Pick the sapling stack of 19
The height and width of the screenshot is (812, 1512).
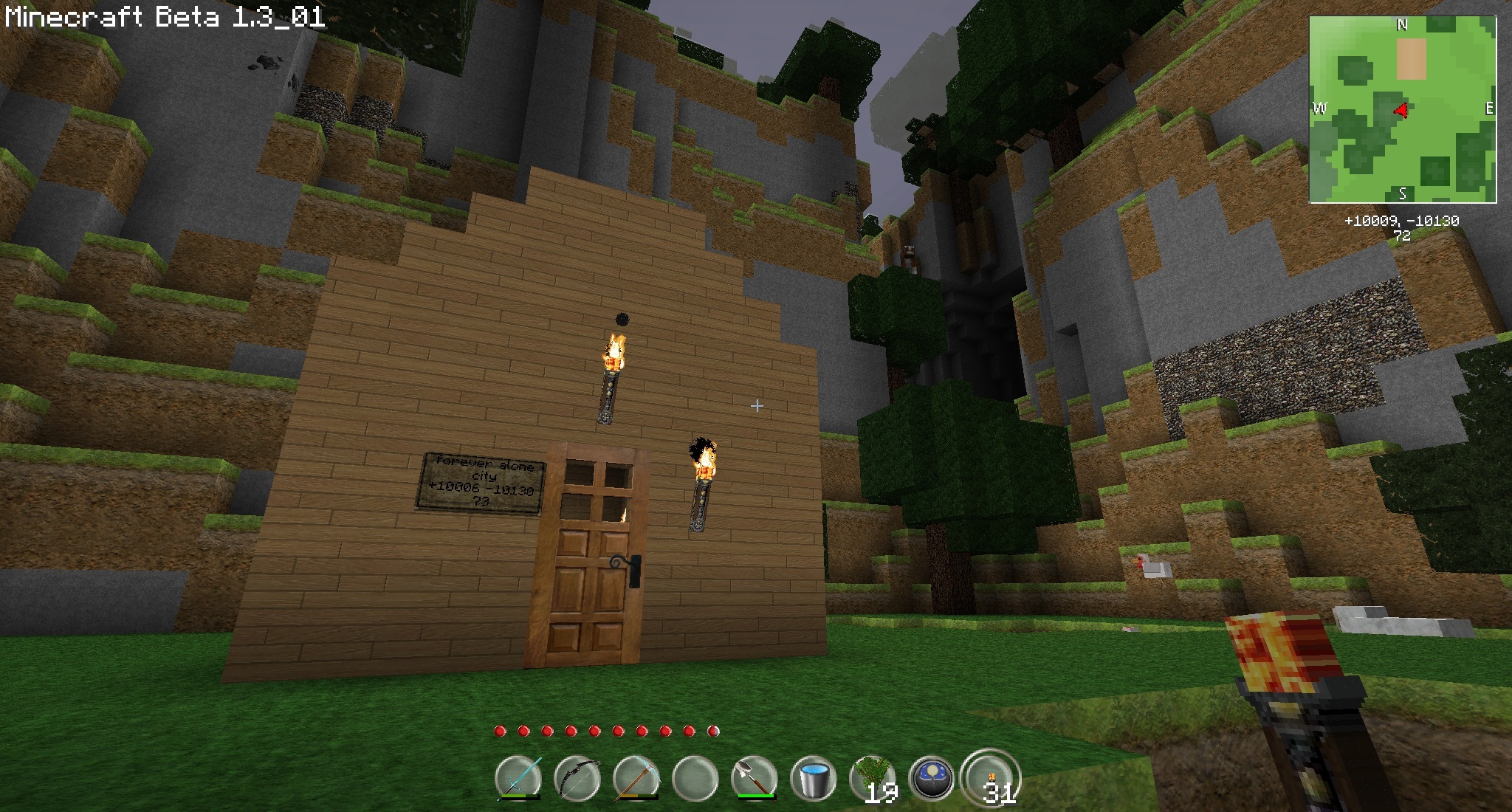[x=873, y=778]
